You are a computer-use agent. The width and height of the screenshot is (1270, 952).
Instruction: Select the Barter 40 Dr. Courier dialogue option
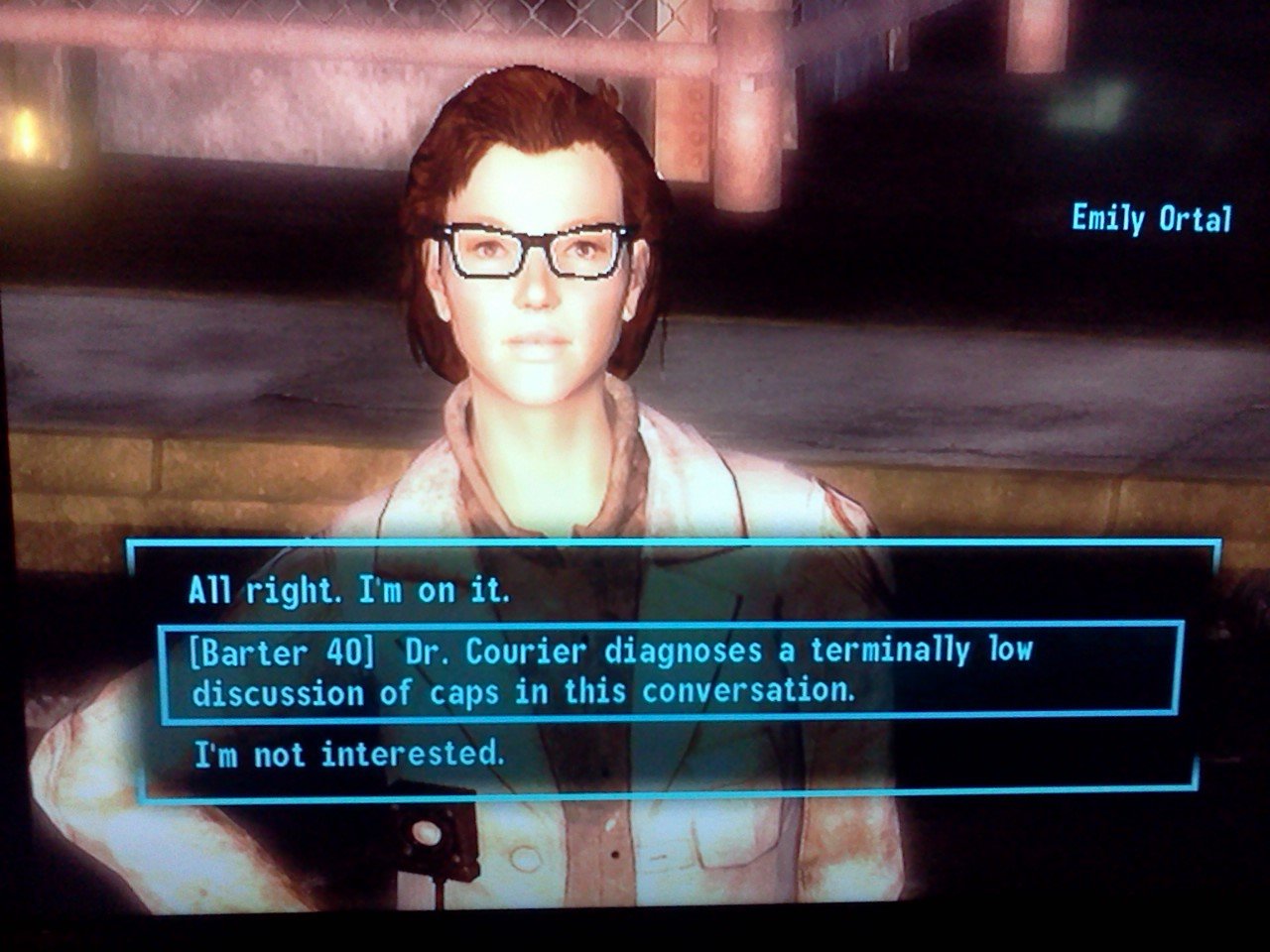tap(611, 670)
